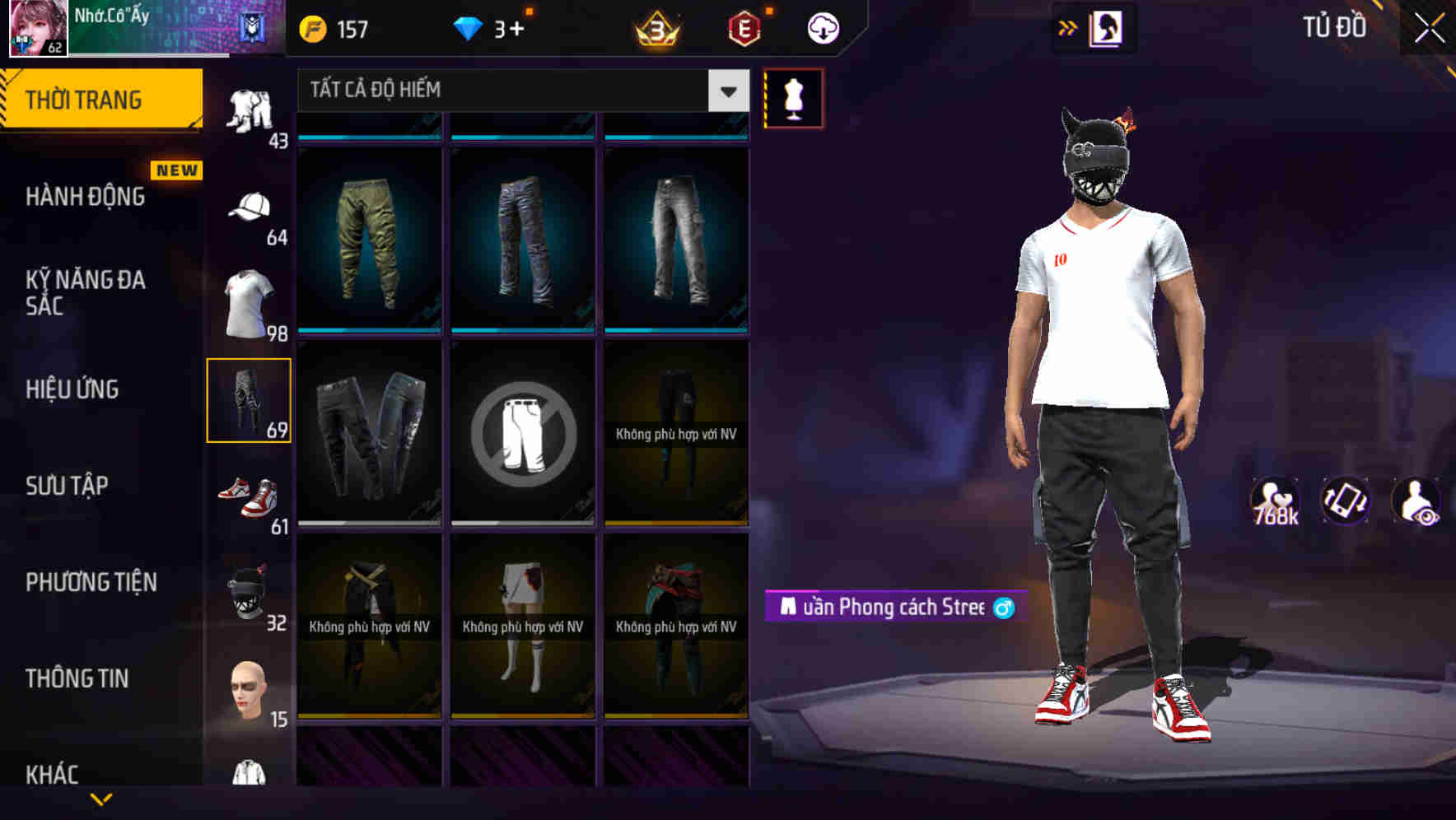This screenshot has height=820, width=1456.
Task: Select the mannequin outfit preset icon
Action: click(x=794, y=97)
